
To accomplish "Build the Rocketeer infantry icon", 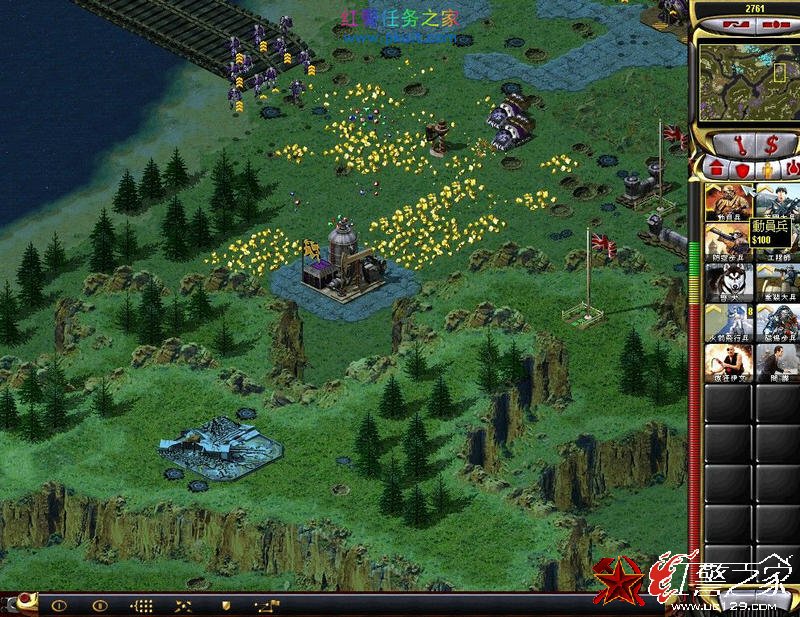I will coord(728,324).
